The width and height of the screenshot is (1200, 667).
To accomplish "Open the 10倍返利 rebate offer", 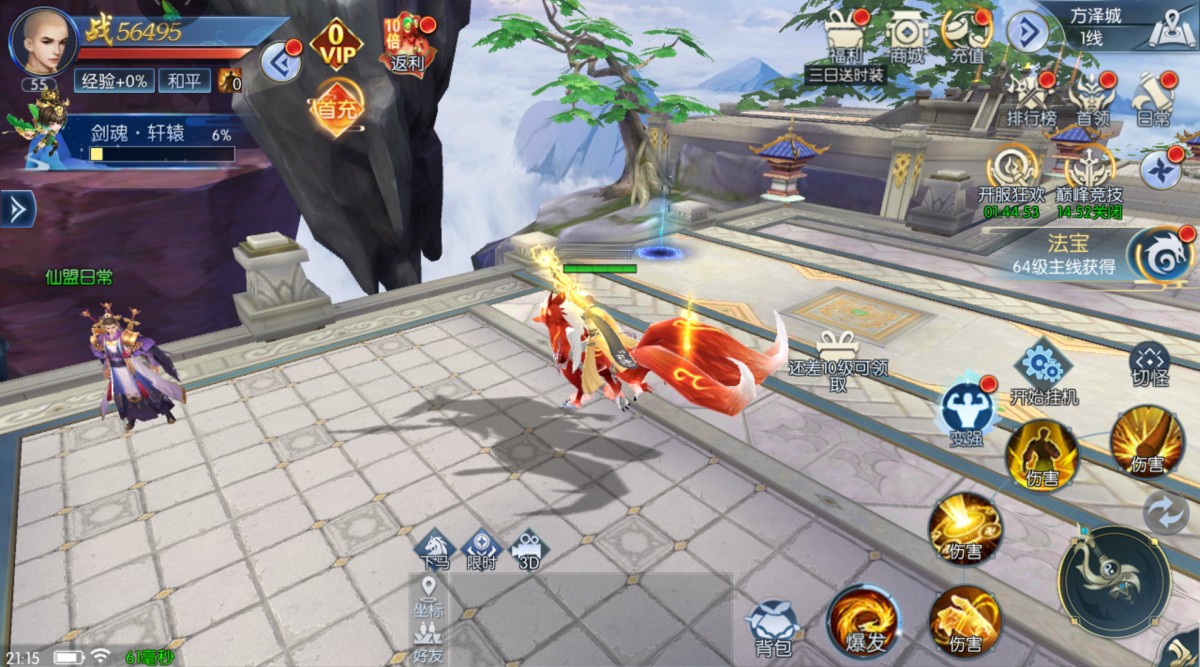I will tap(407, 43).
